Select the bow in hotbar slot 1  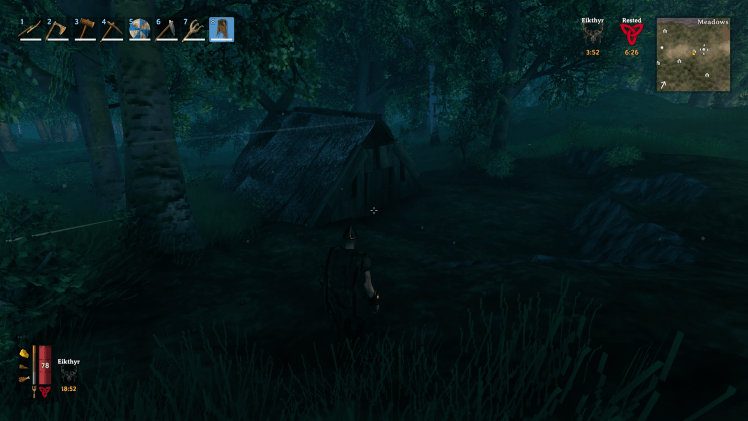[31, 29]
